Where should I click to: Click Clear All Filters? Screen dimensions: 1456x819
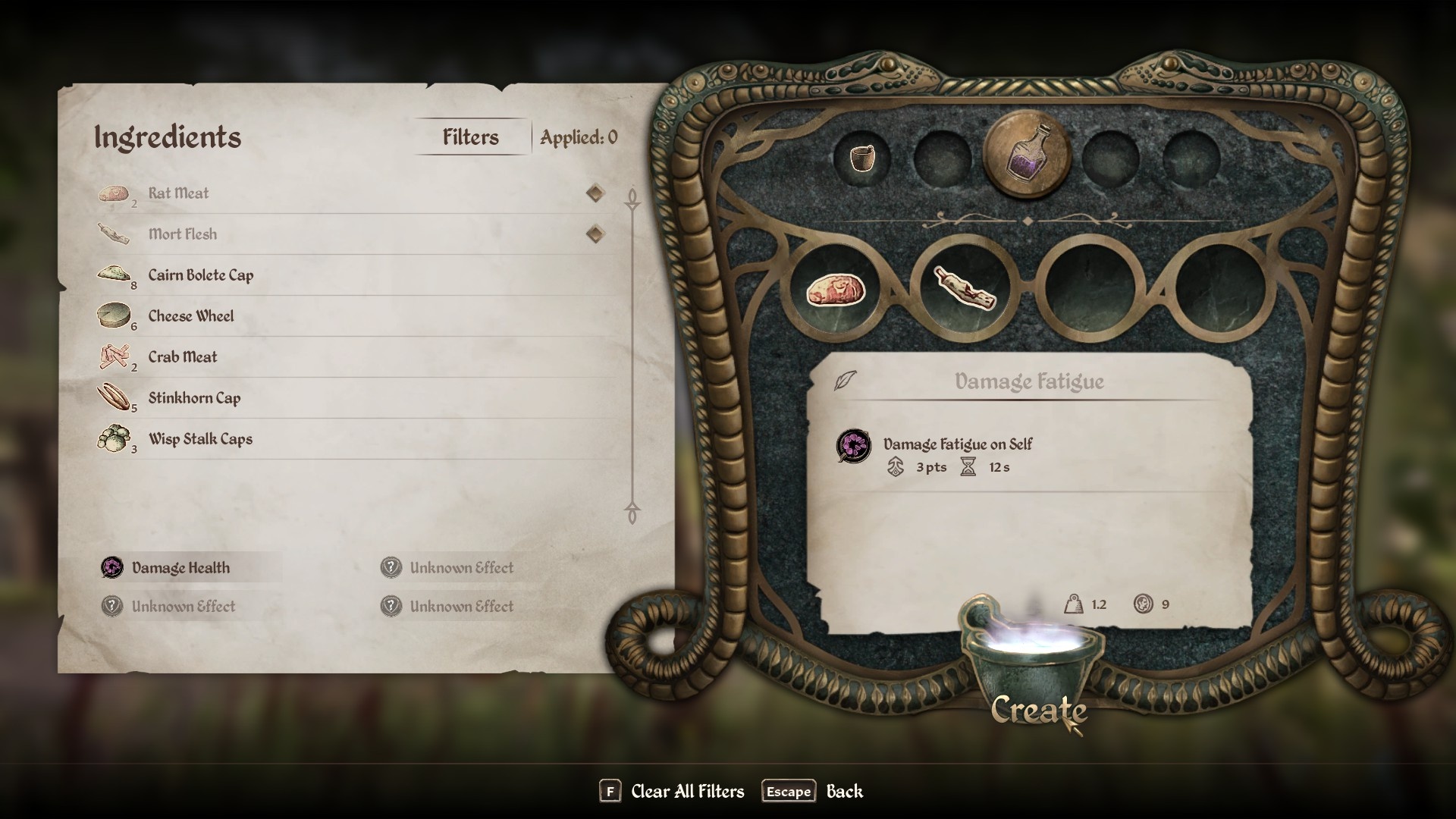(687, 792)
